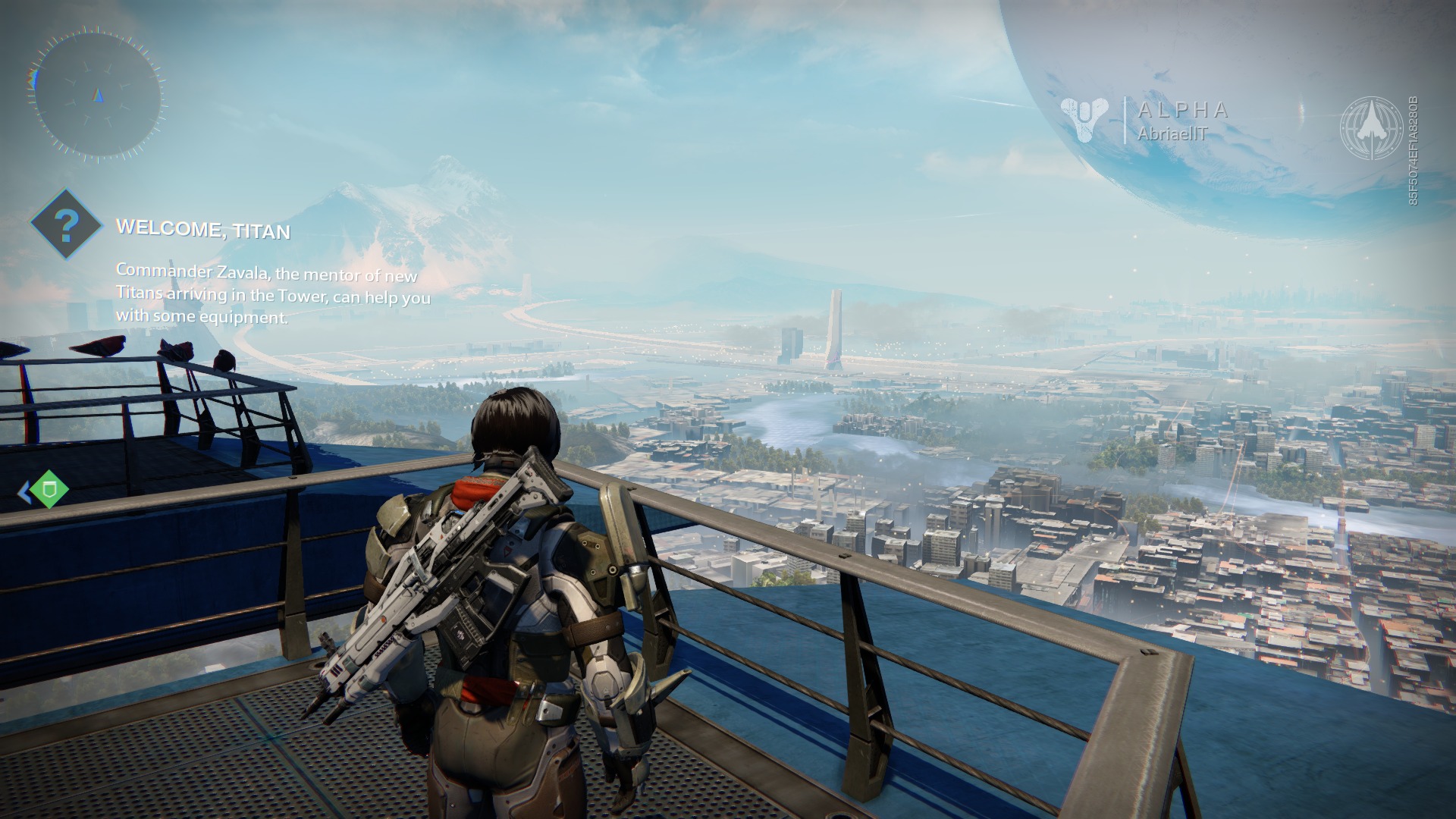1456x819 pixels.
Task: Select the green shield waypoint marker
Action: click(49, 488)
